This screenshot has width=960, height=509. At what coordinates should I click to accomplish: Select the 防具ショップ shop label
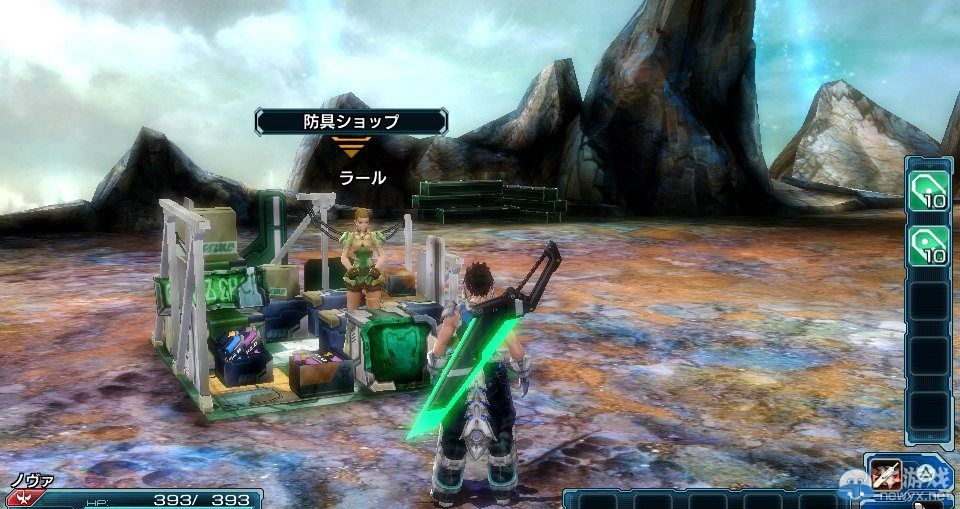tap(350, 122)
